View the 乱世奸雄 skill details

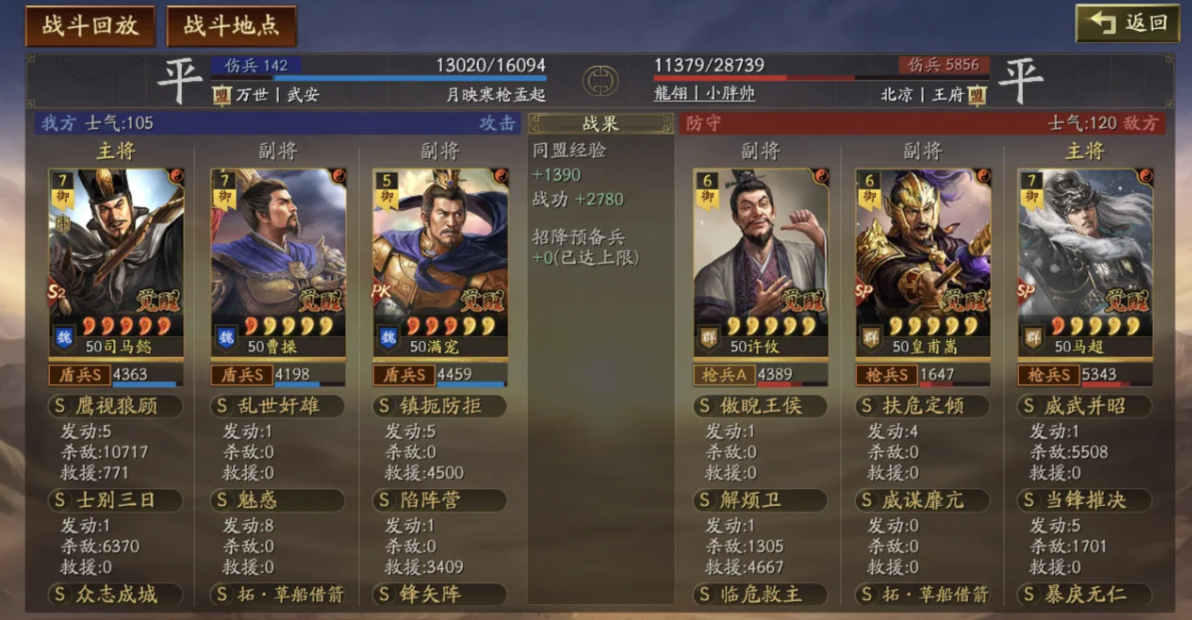point(278,406)
